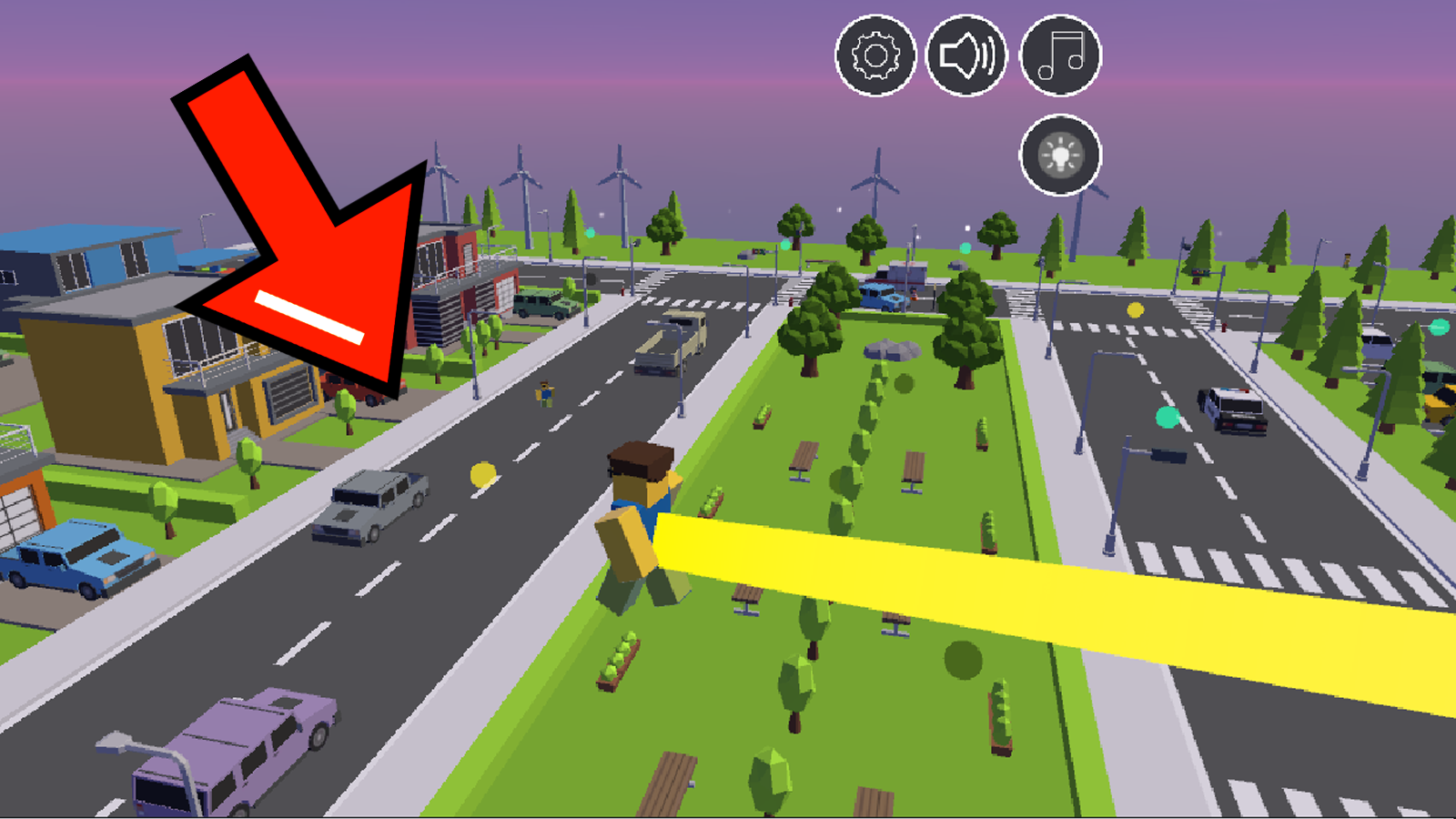
Task: Select the police car on the right road
Action: [1233, 409]
